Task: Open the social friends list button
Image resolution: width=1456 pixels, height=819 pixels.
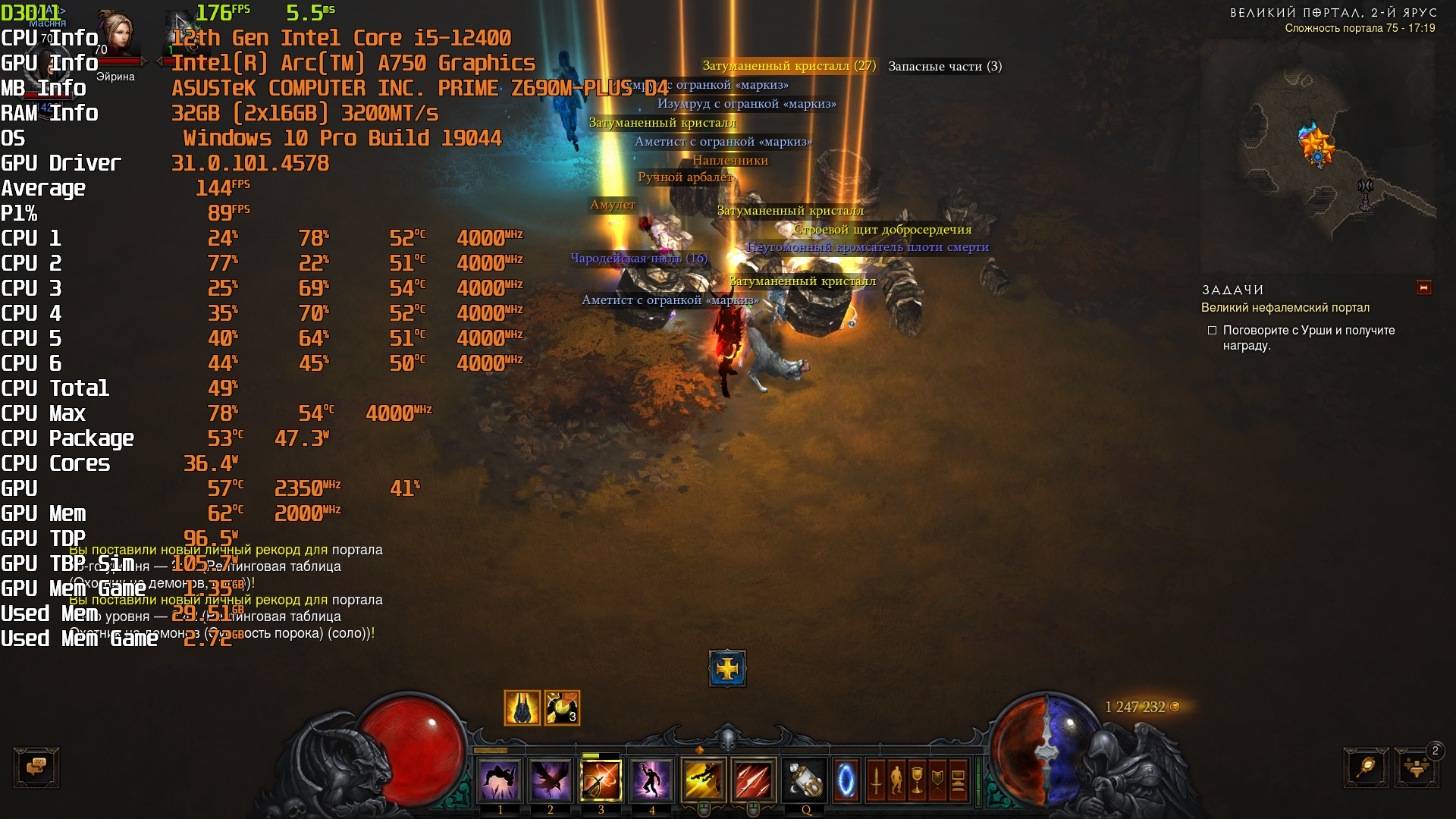Action: coord(1415,767)
